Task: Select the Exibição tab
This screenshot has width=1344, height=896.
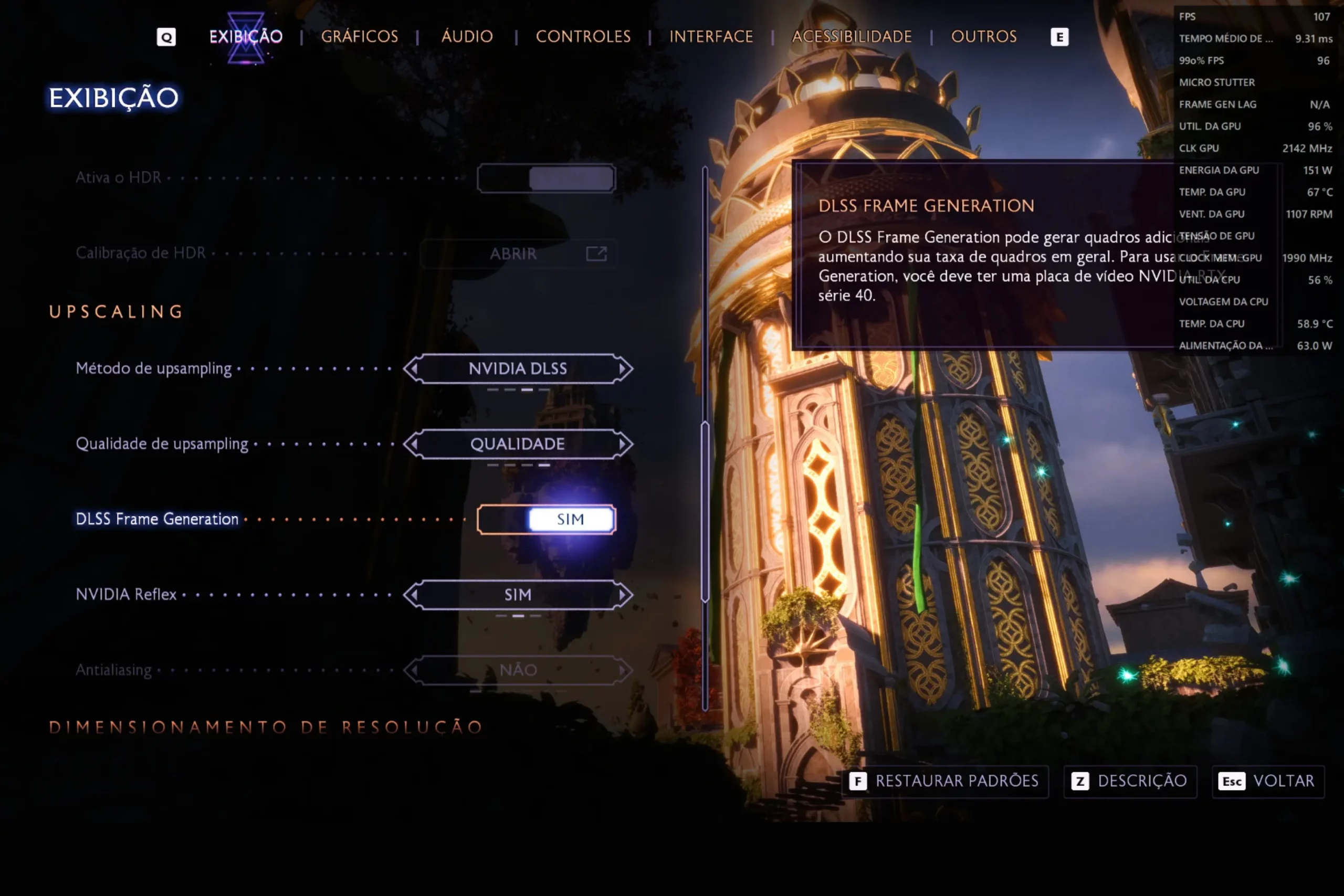Action: point(246,37)
